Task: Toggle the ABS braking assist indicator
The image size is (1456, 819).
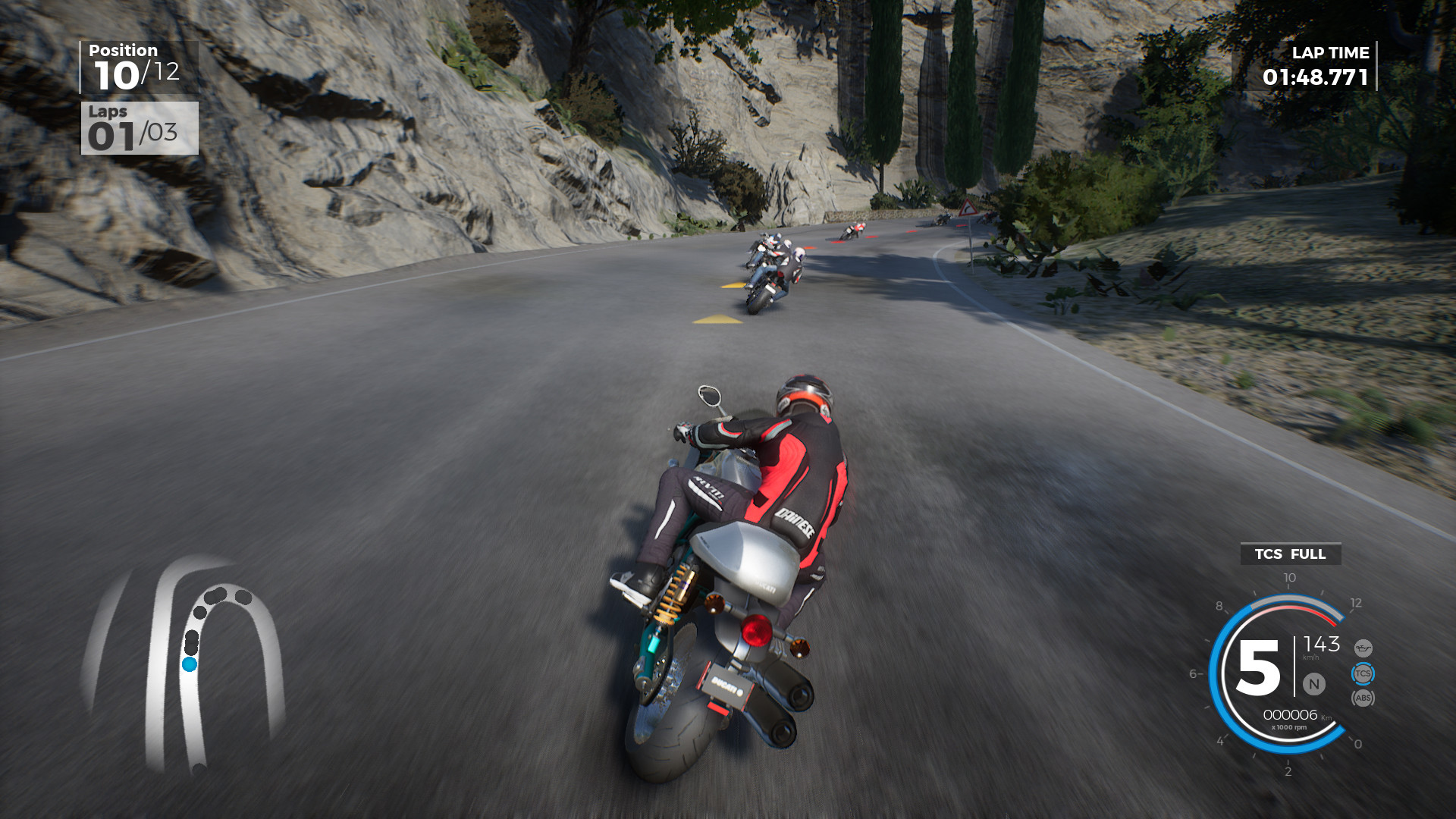Action: (x=1363, y=698)
